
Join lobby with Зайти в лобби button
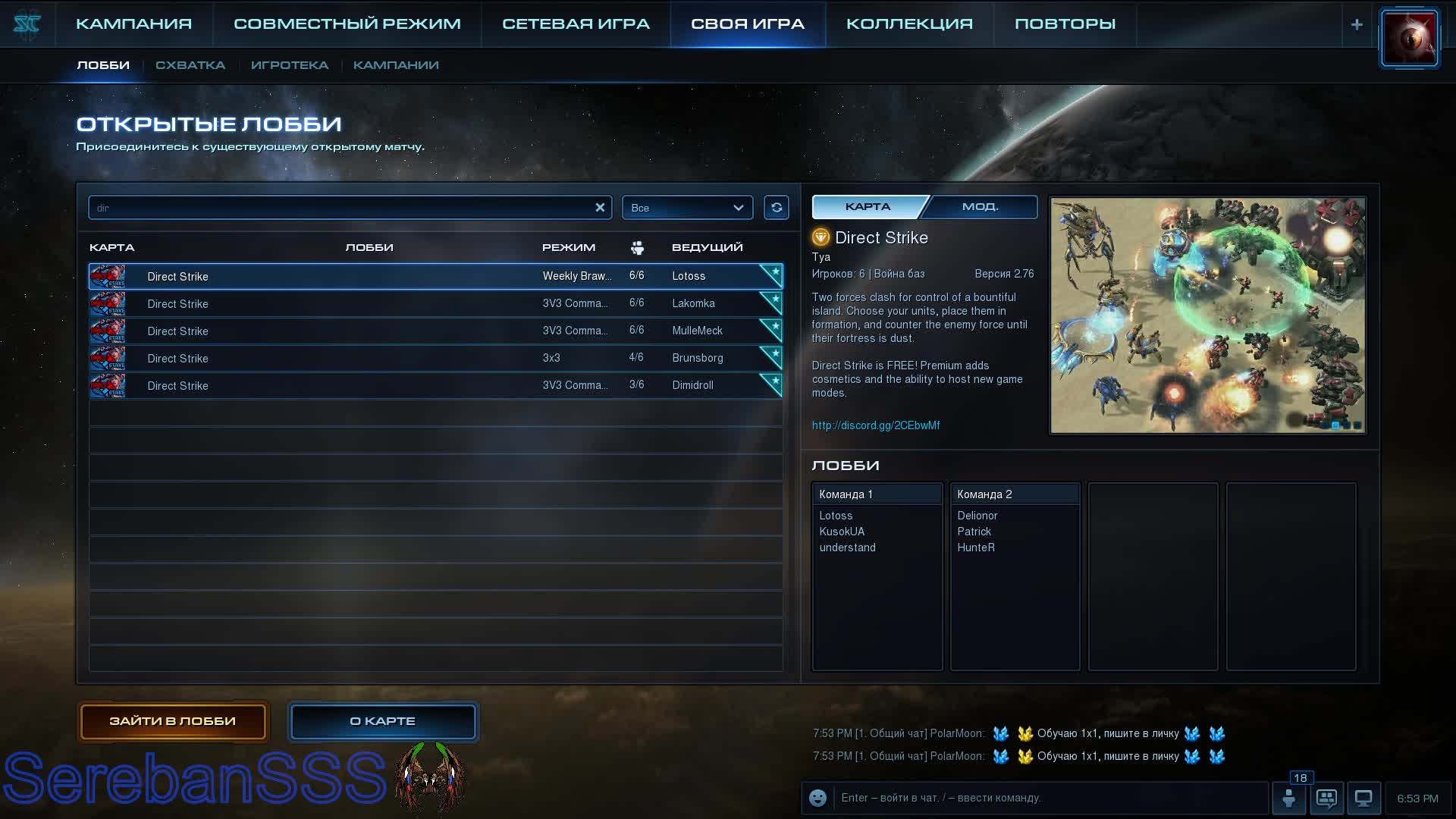[173, 721]
